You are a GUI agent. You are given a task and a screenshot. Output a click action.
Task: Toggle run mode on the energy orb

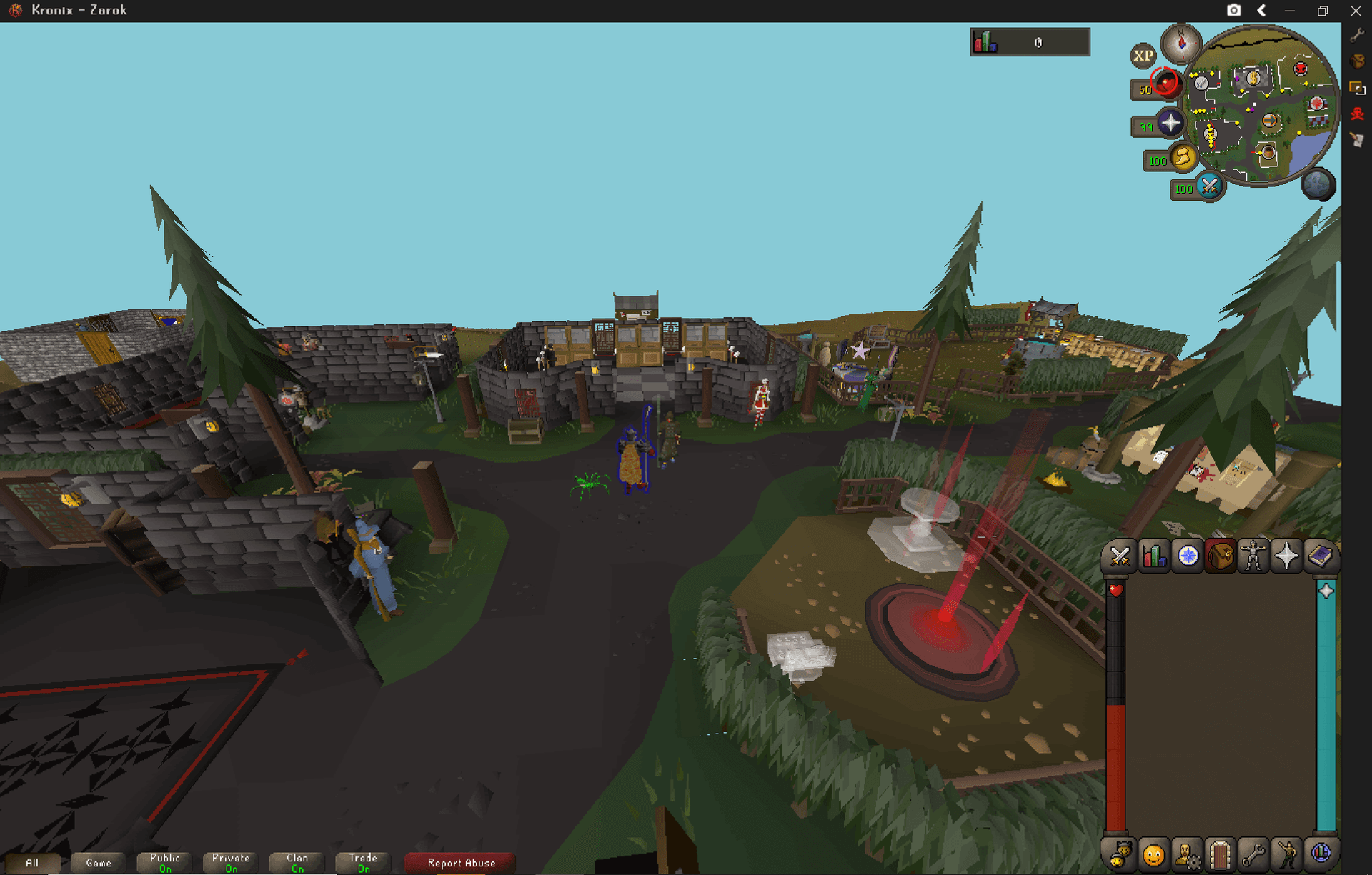point(1183,159)
